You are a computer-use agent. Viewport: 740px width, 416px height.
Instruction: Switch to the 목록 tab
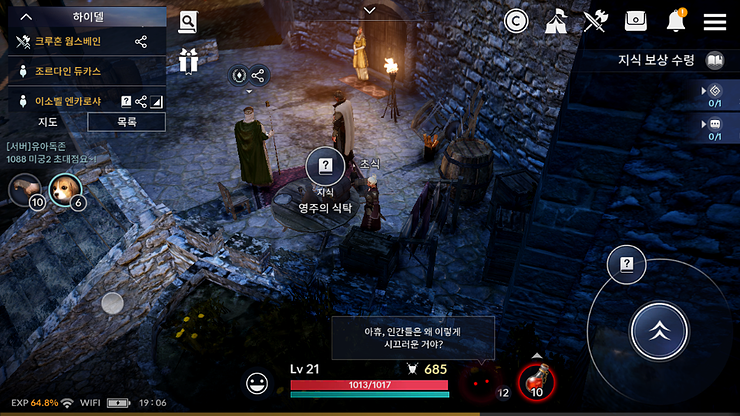click(x=127, y=122)
